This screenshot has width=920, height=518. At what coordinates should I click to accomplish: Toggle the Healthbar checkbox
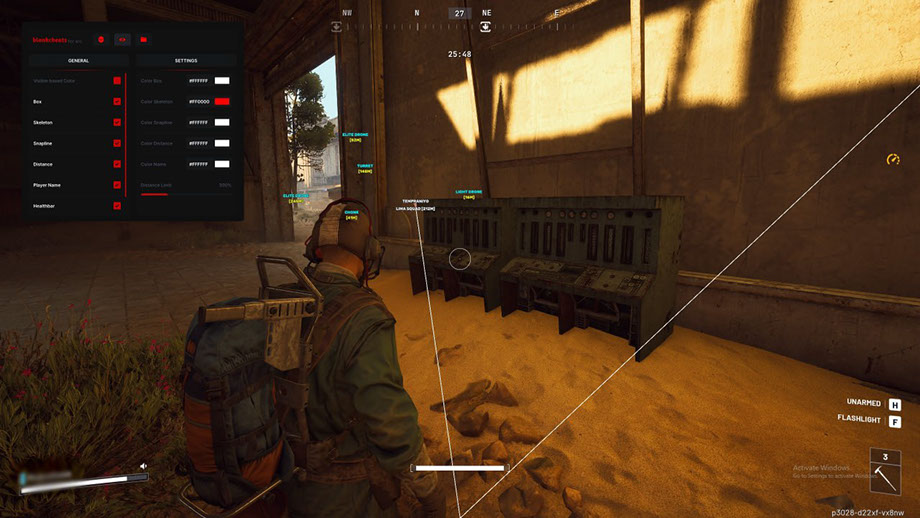117,206
